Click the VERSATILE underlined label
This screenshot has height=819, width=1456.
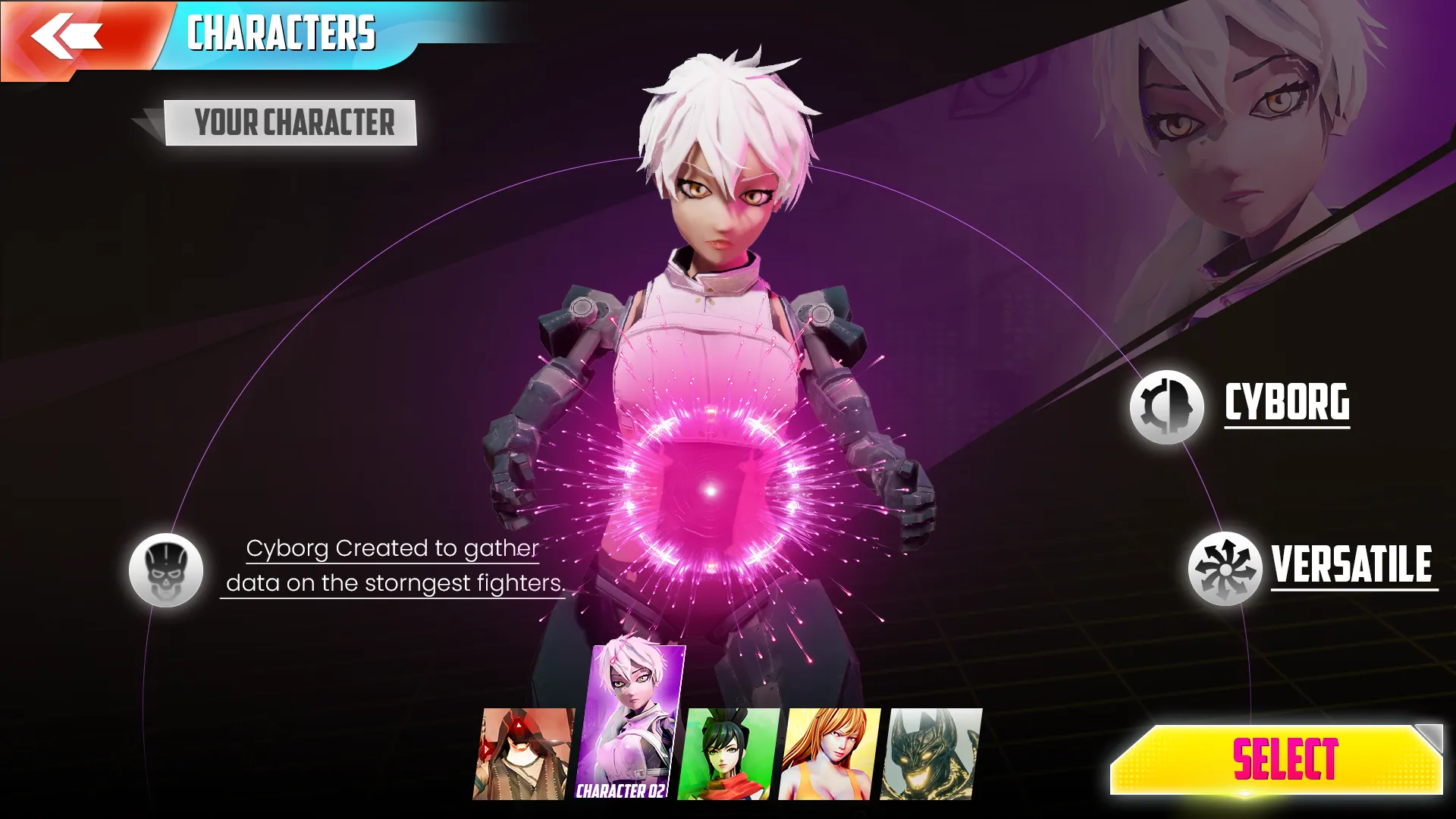tap(1350, 563)
